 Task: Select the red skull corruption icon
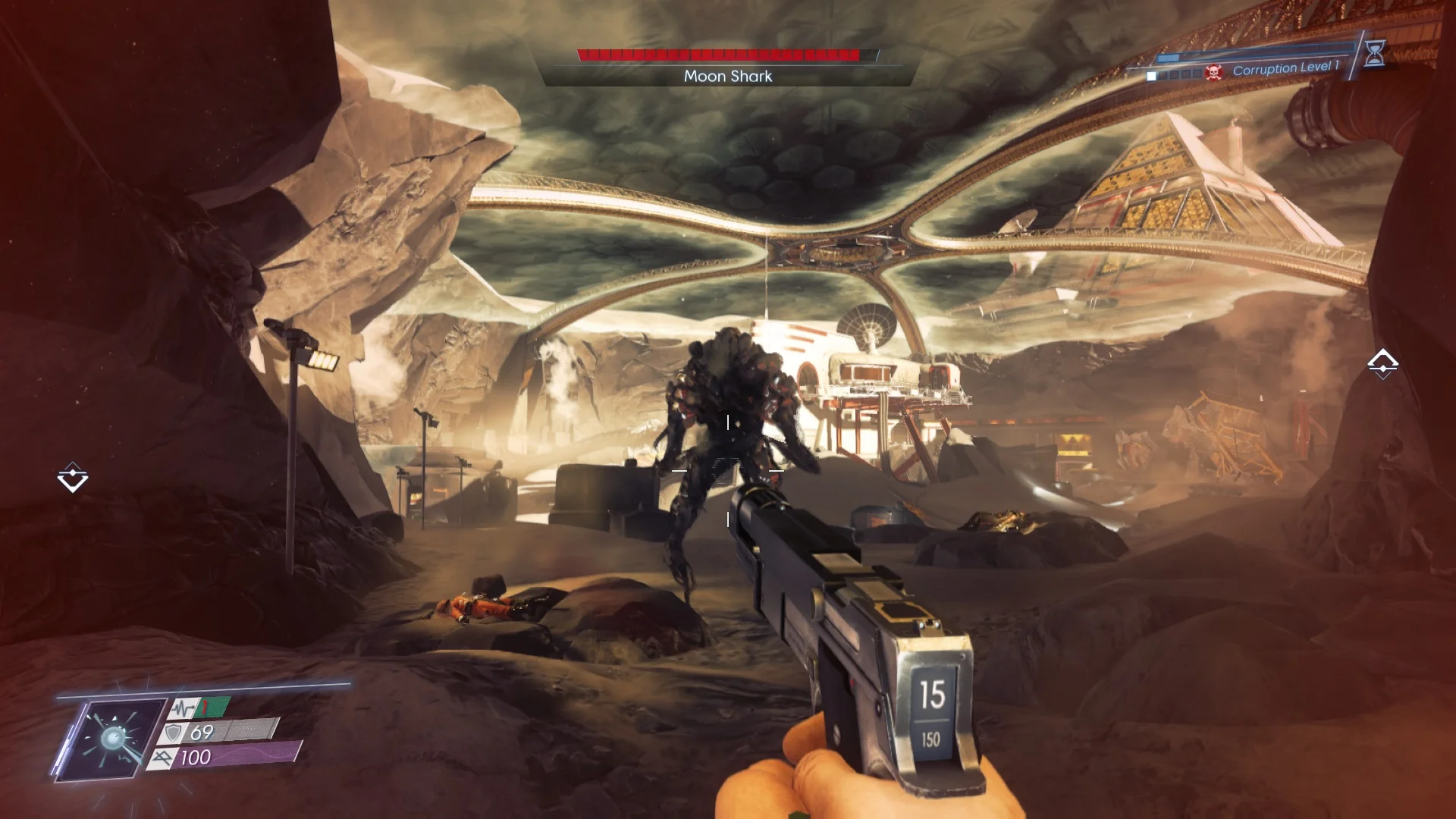1213,73
